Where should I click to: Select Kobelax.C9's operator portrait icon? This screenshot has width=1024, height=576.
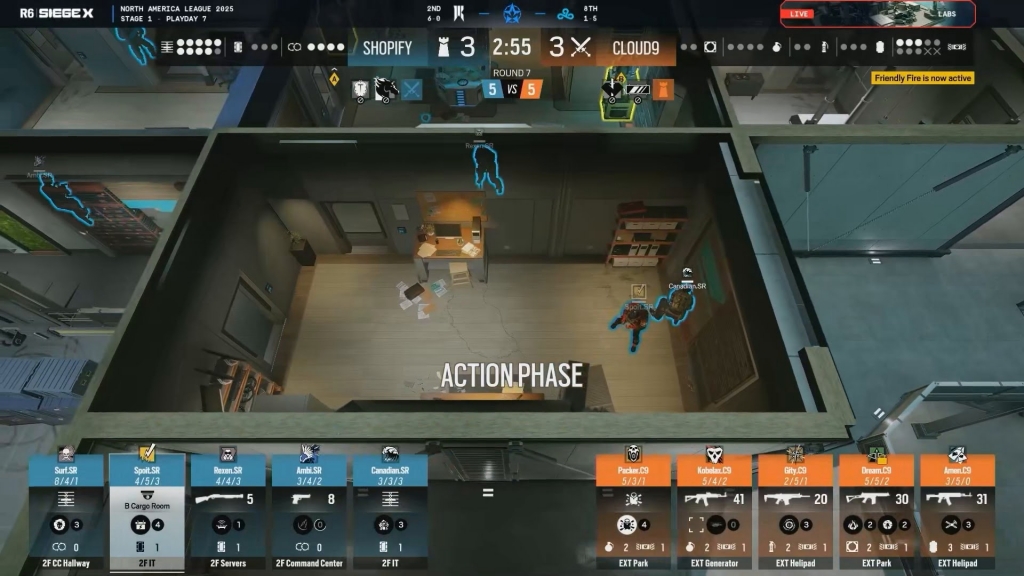714,454
